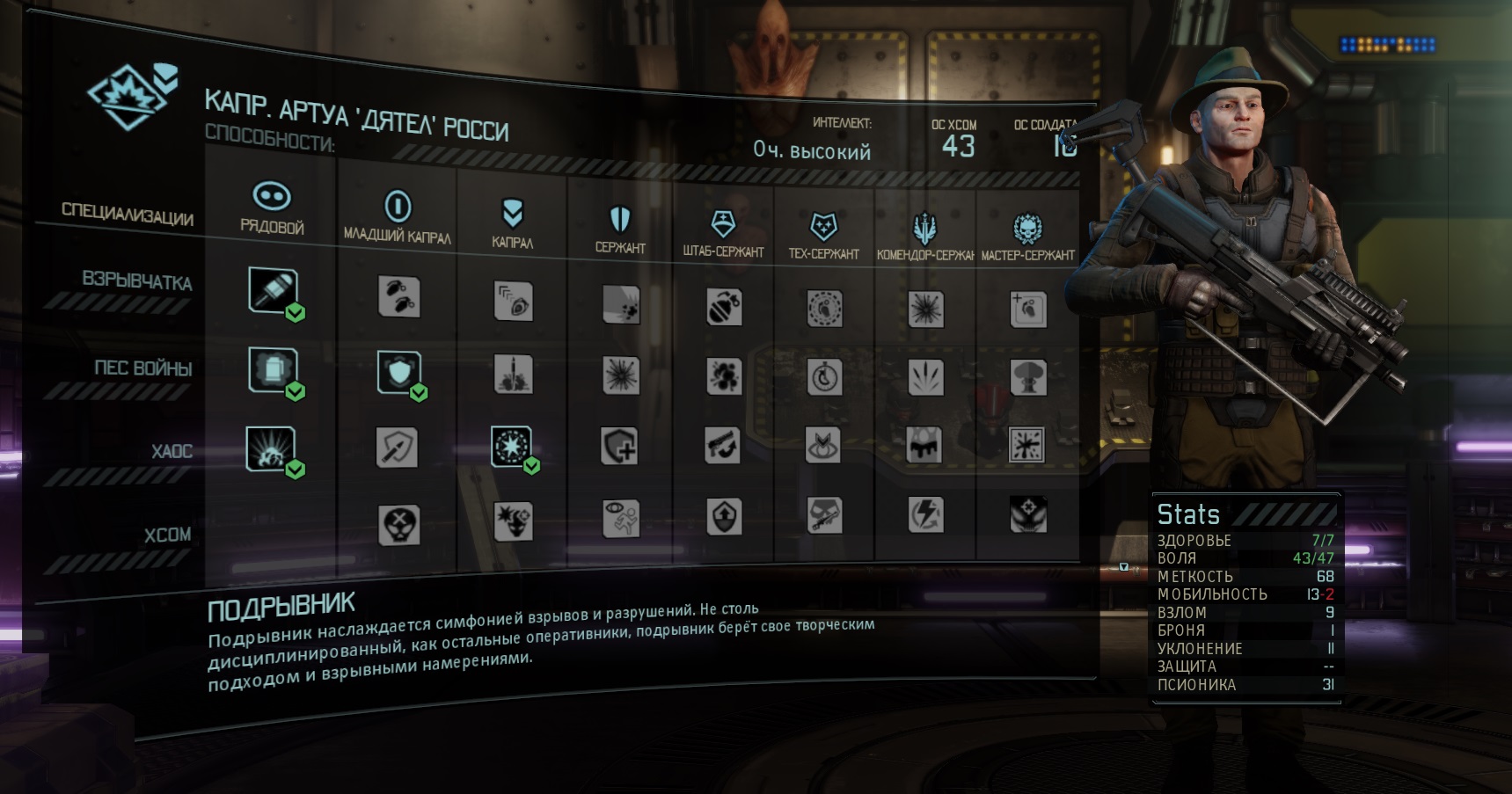This screenshot has width=1512, height=794.
Task: Choose the two-grenades ability icon
Action: pos(398,296)
